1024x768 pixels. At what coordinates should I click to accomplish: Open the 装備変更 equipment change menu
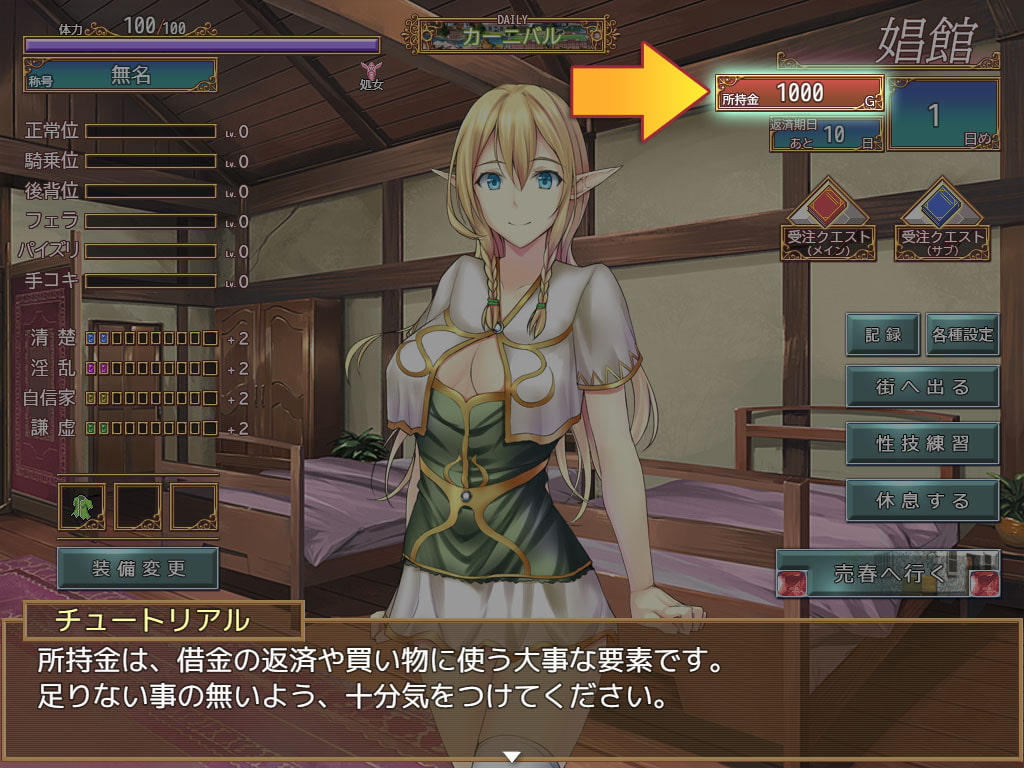coord(138,568)
